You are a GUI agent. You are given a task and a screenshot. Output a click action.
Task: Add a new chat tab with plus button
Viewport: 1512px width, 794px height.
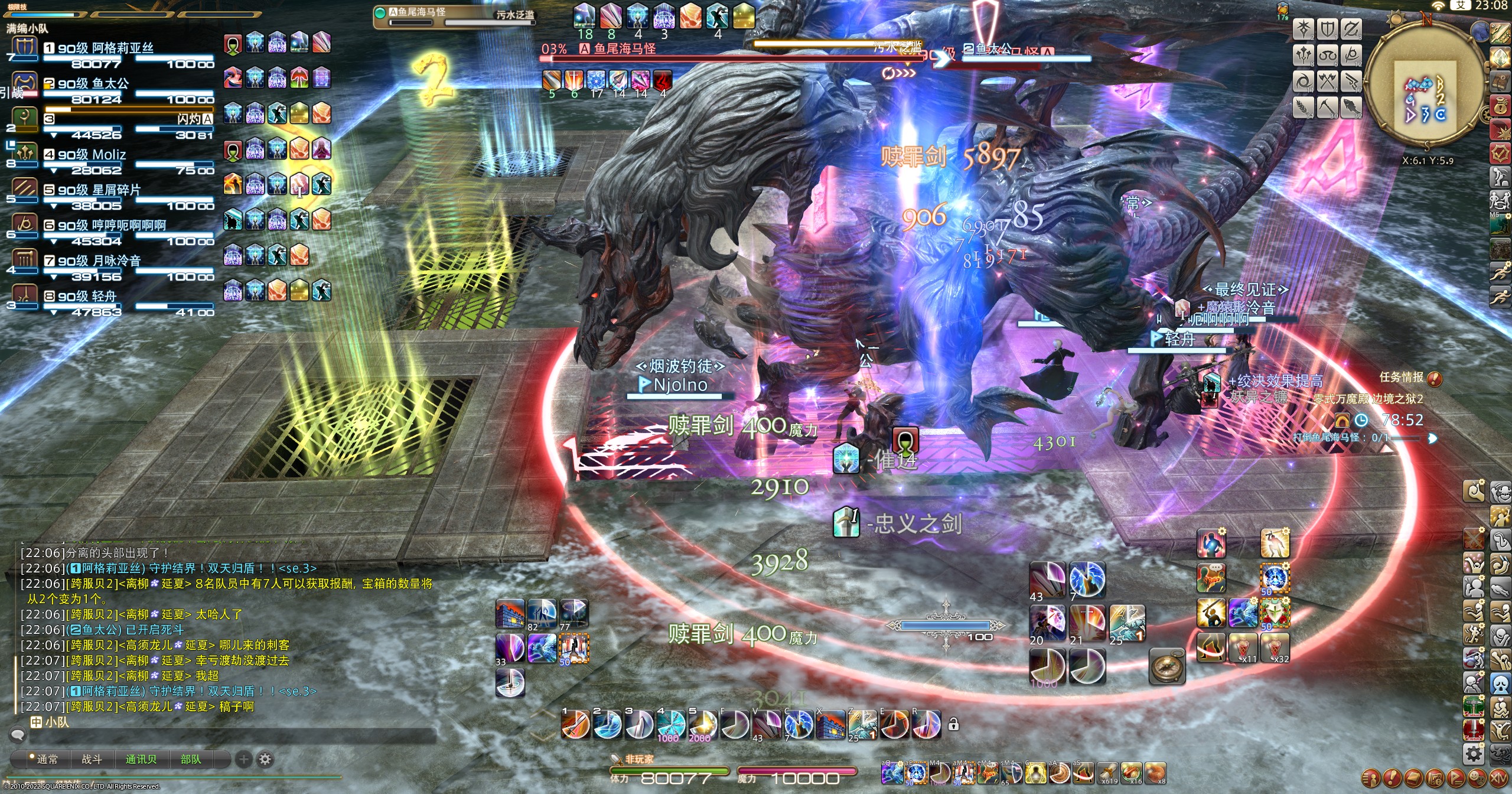click(x=243, y=759)
